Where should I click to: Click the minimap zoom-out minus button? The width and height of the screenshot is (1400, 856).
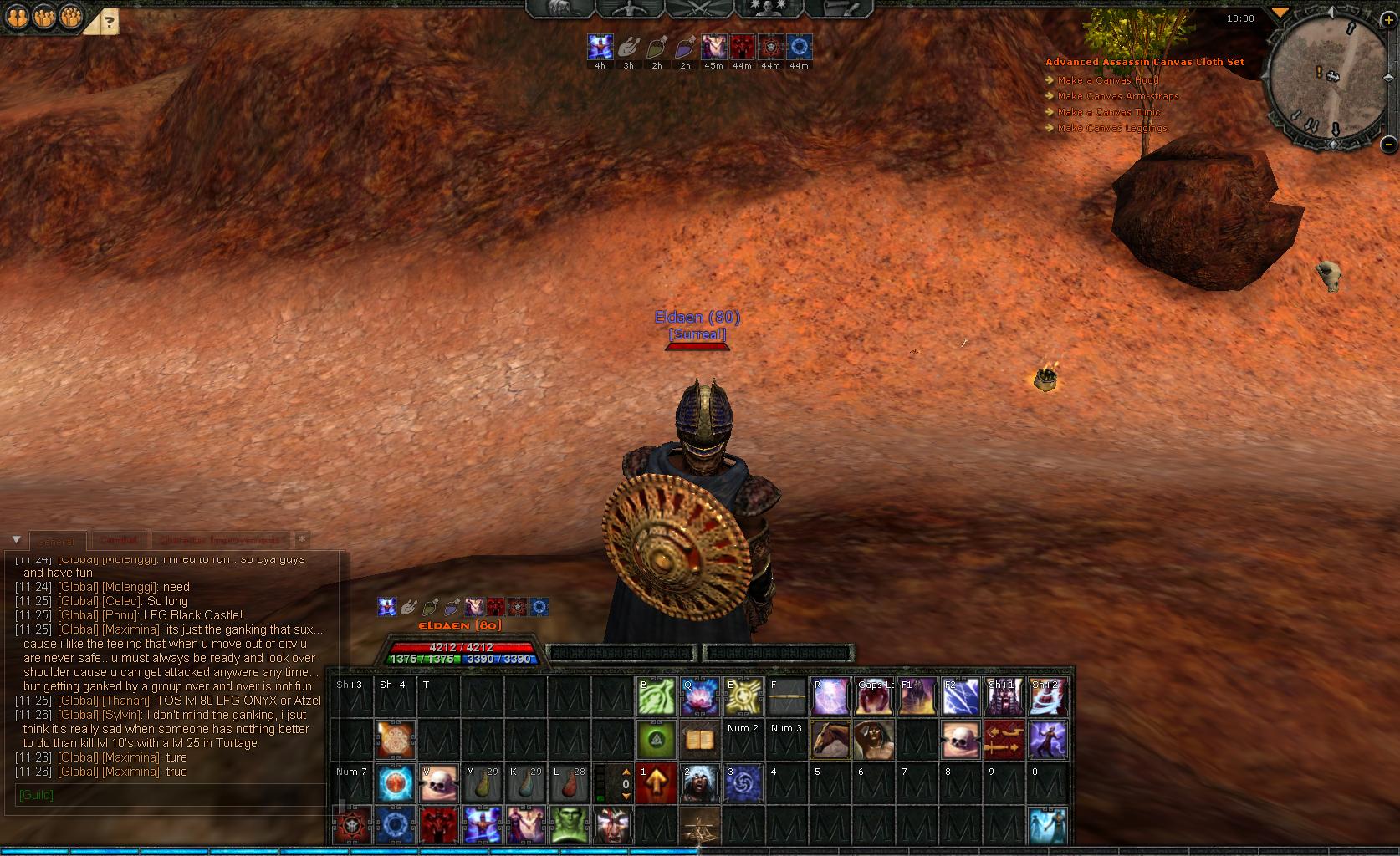(1388, 143)
